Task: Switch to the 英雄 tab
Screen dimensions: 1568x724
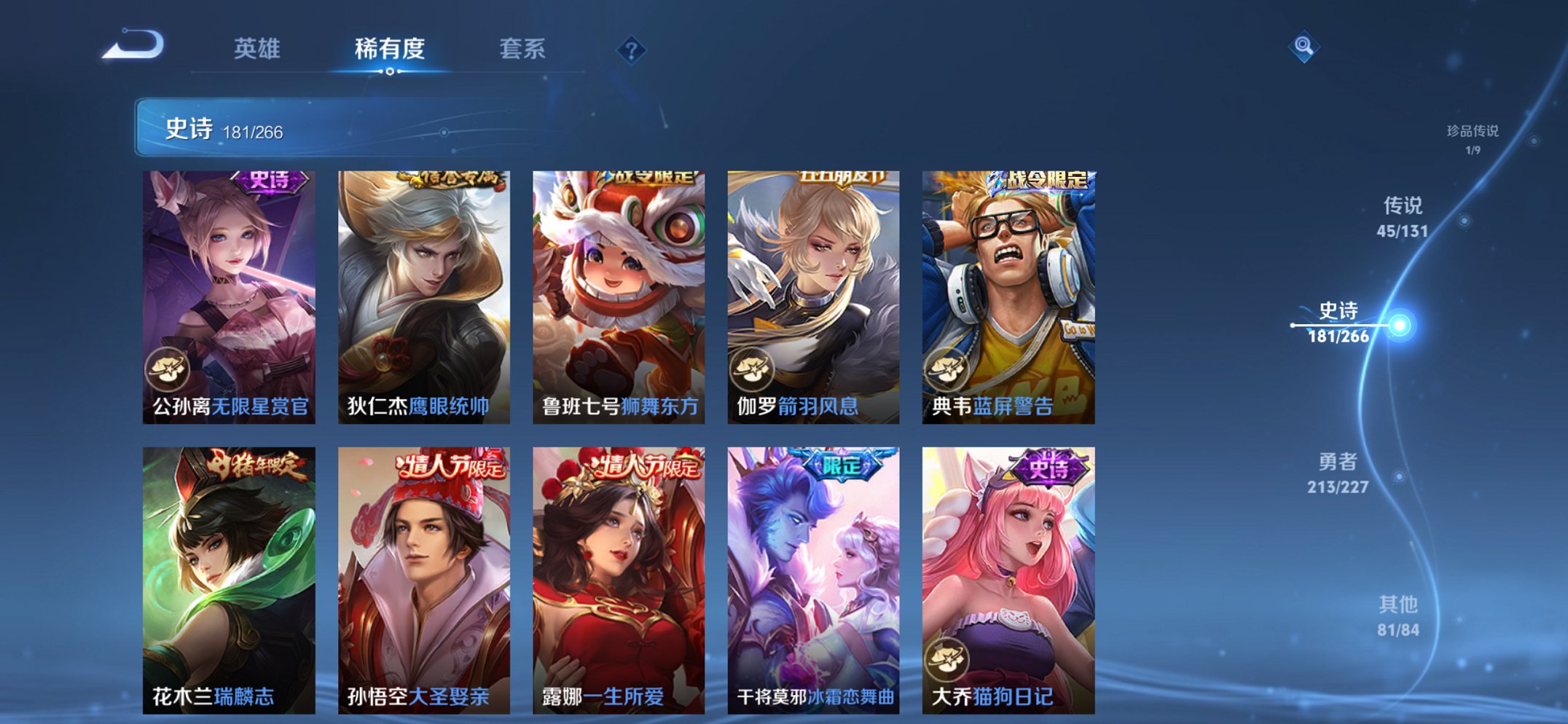Action: pos(256,50)
